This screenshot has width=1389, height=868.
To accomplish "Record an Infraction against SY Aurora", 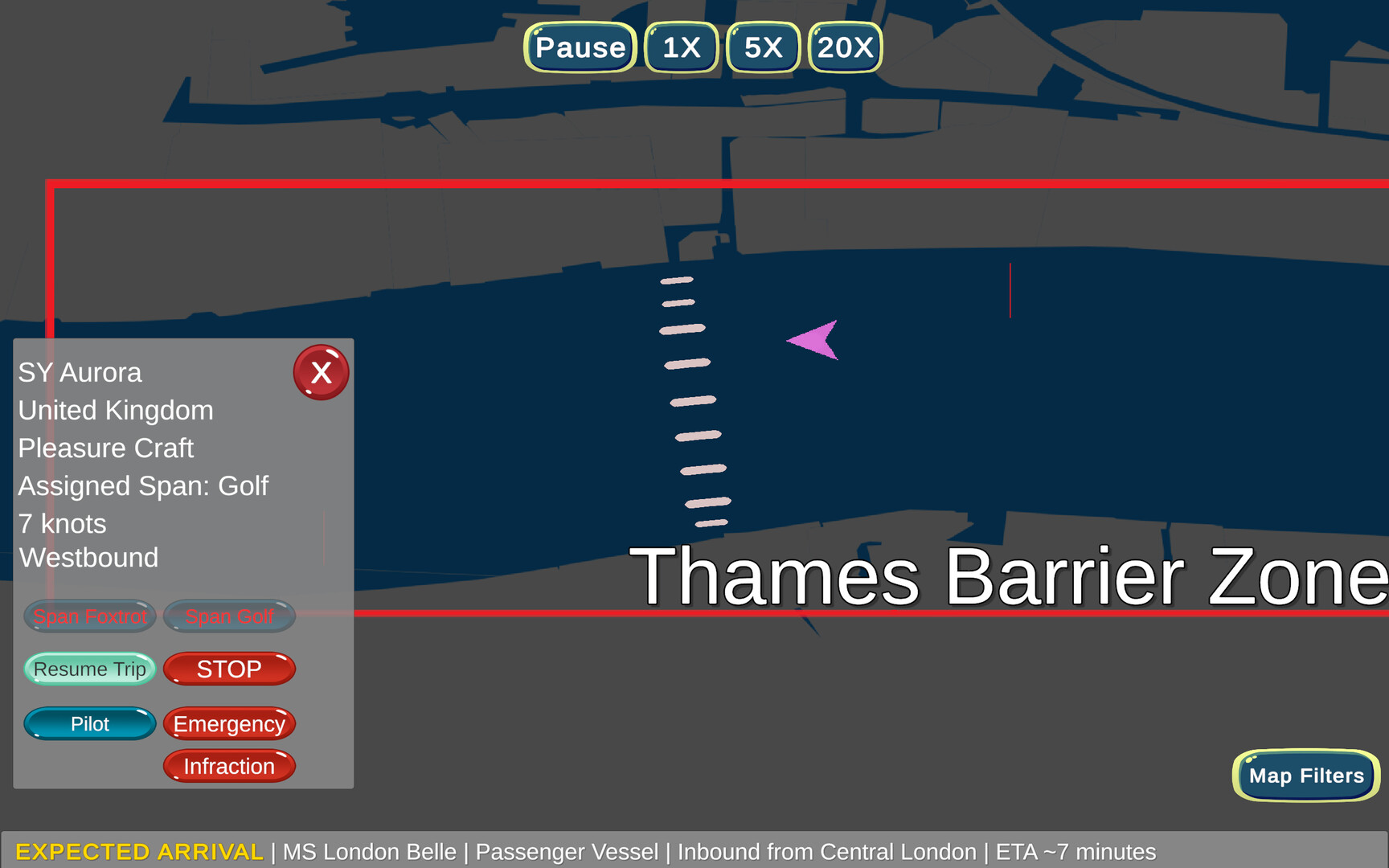I will (x=229, y=766).
